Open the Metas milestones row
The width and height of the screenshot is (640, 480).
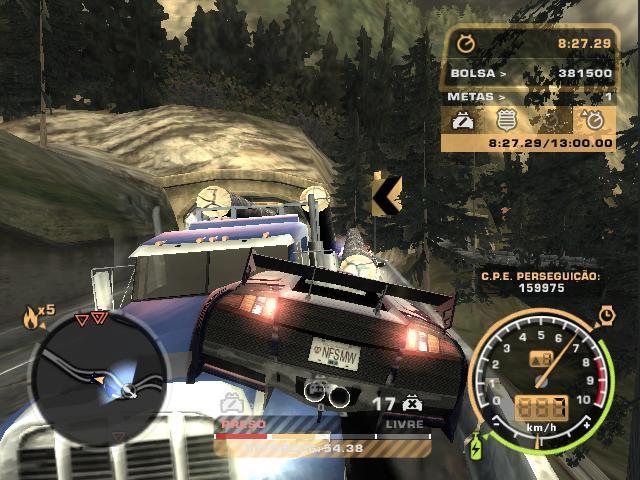click(x=530, y=97)
